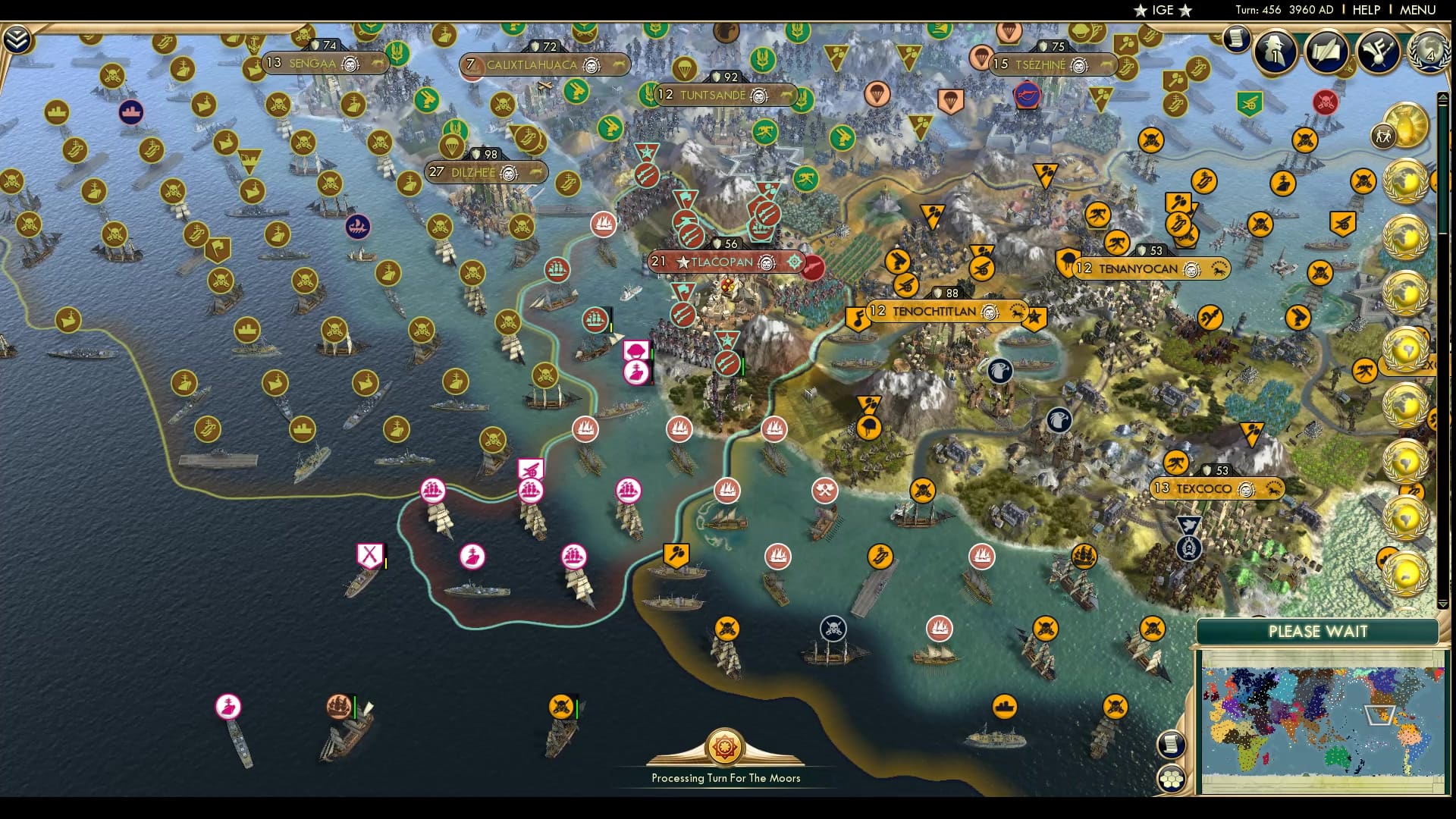1456x819 pixels.
Task: Click the red skull combat alert icon
Action: pyautogui.click(x=1325, y=102)
